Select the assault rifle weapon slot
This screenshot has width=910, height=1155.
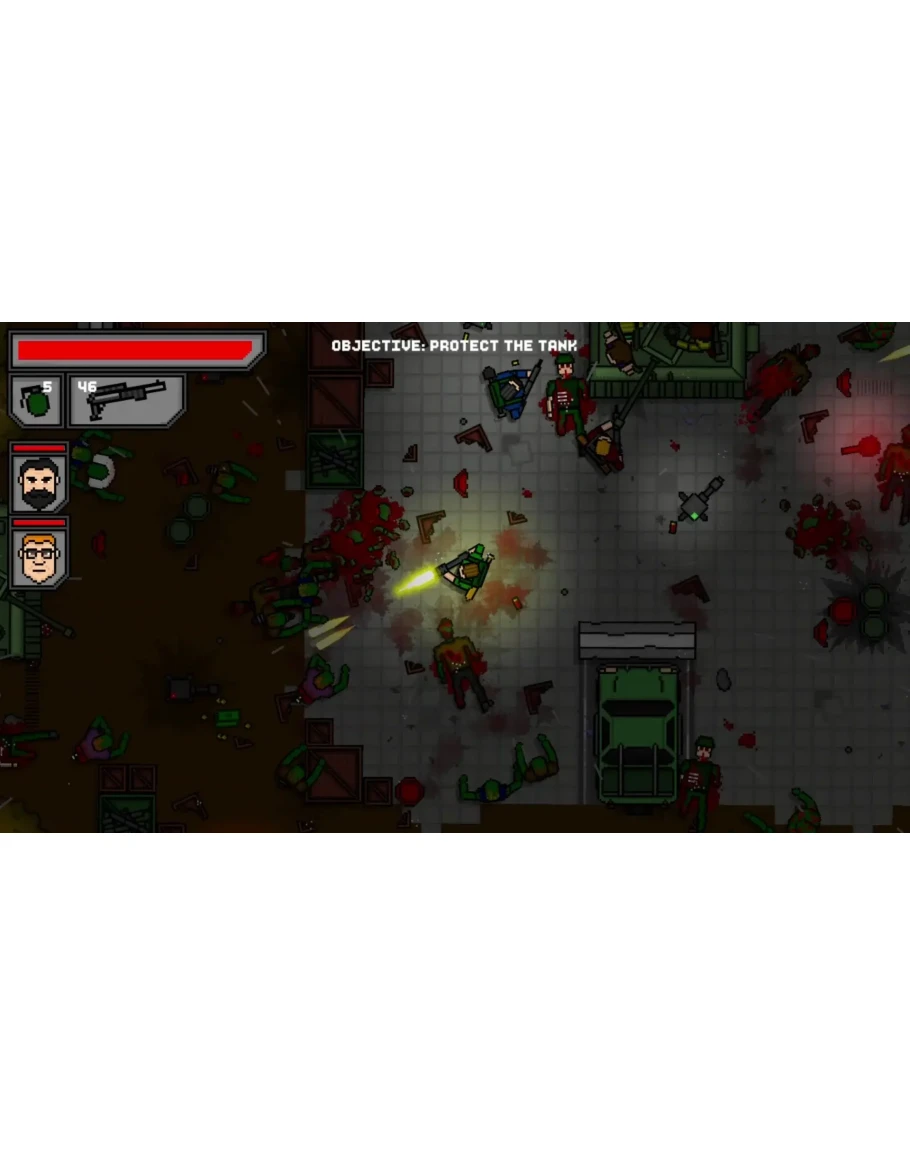point(125,401)
